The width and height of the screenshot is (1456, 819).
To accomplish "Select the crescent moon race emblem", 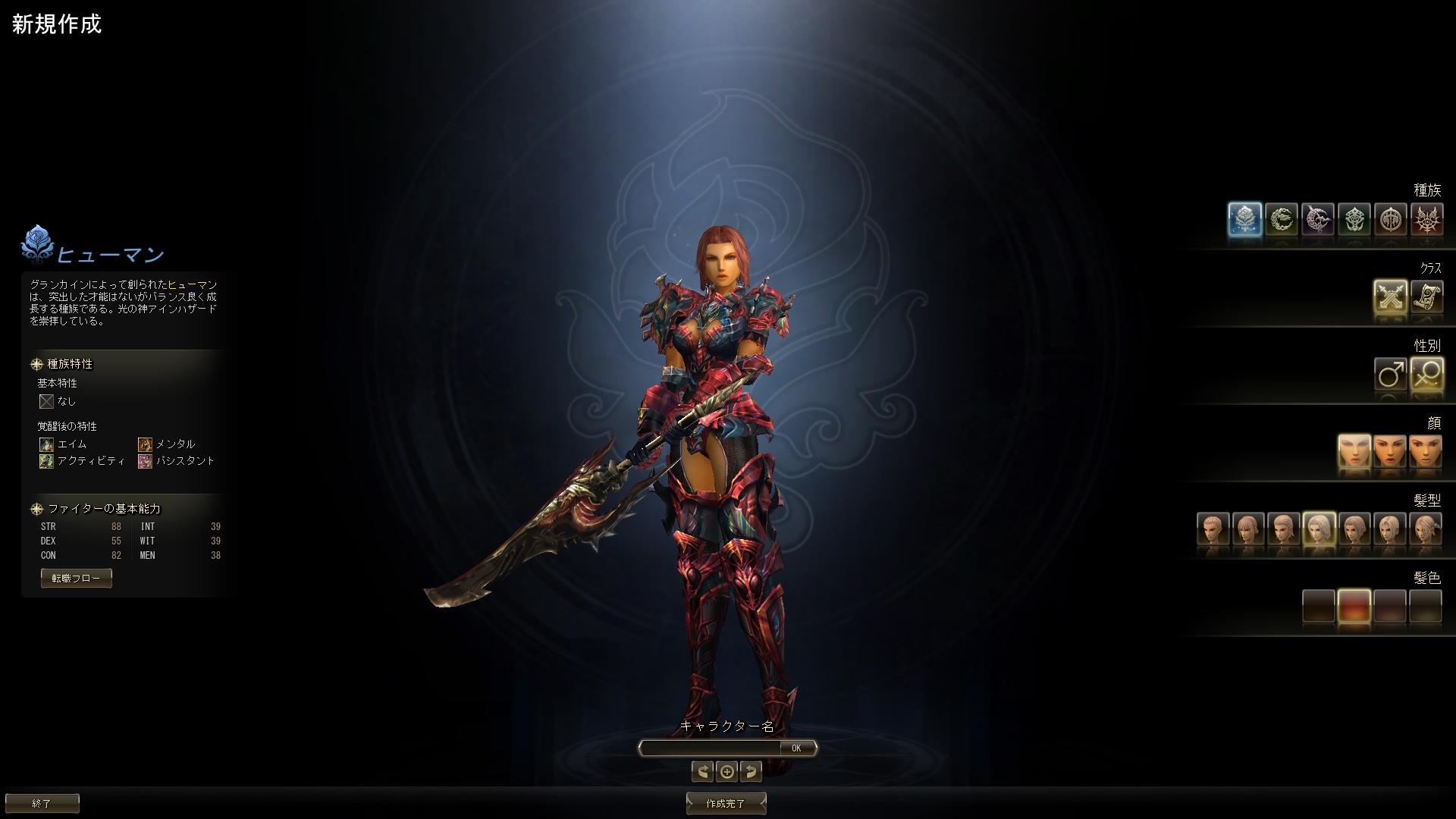I will click(x=1317, y=220).
